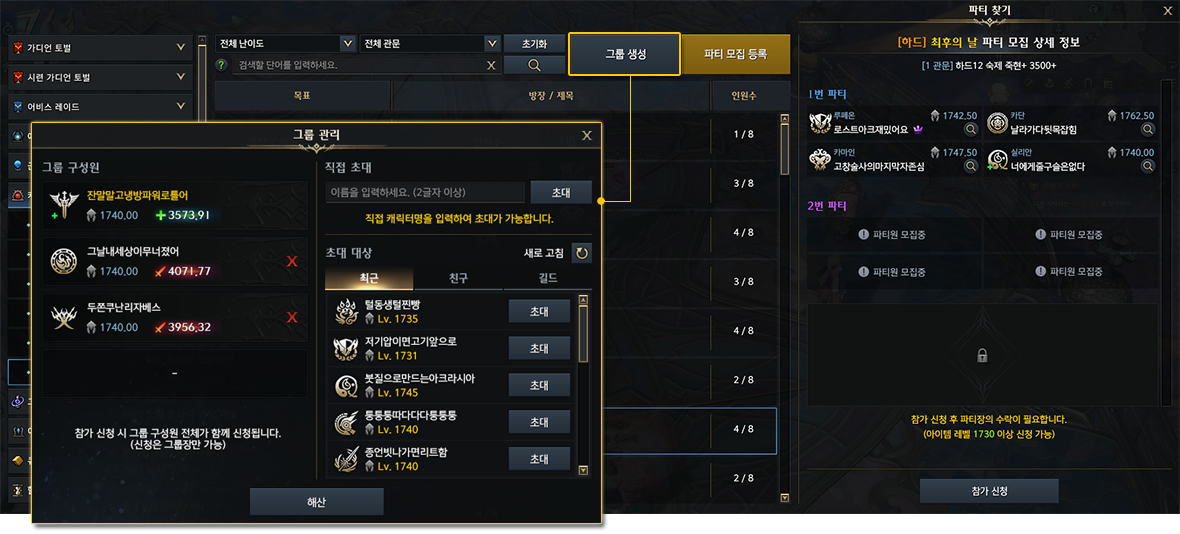Close the 파티 찾기 window

pyautogui.click(x=1167, y=11)
